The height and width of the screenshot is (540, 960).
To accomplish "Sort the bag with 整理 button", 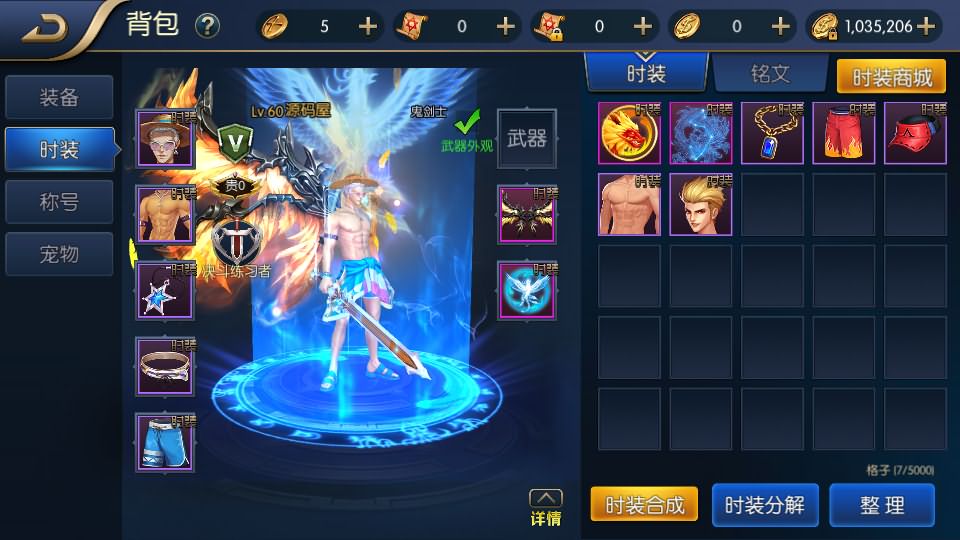I will pyautogui.click(x=882, y=505).
